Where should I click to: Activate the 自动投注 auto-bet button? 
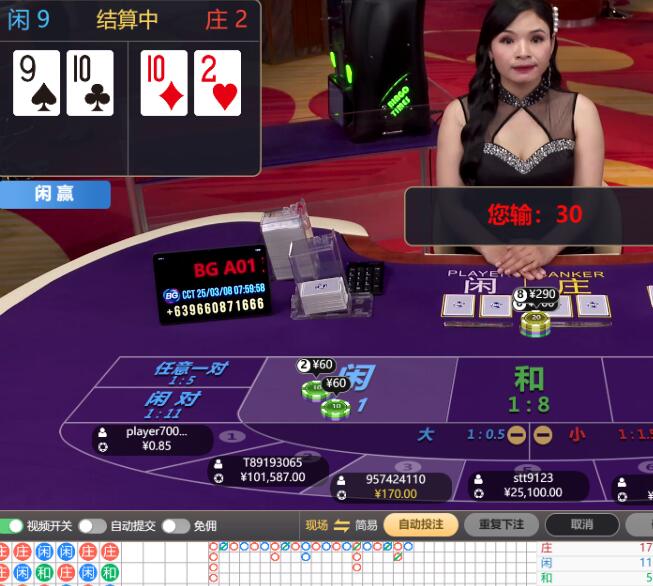[x=420, y=525]
